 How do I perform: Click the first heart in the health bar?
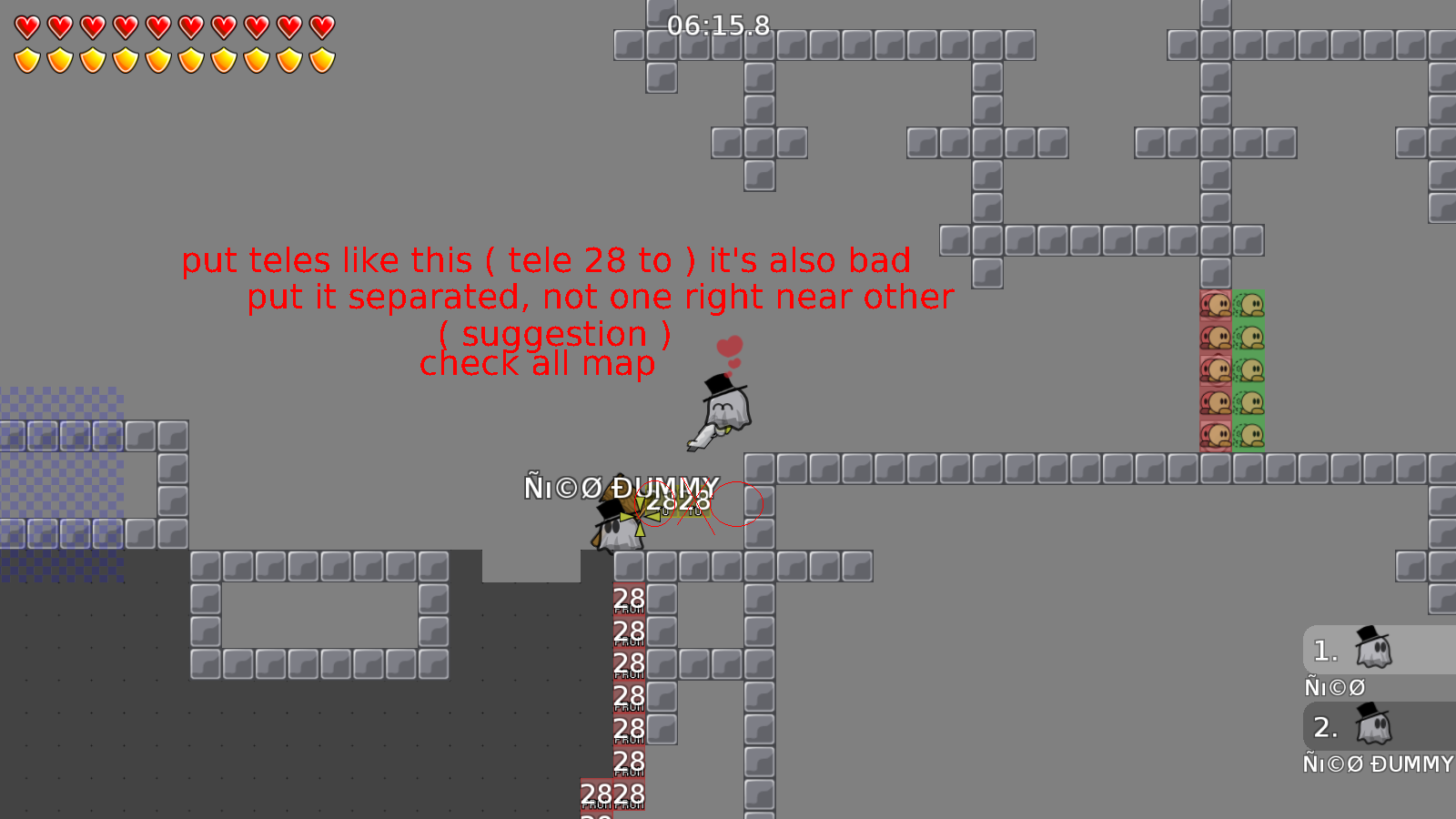[x=25, y=27]
